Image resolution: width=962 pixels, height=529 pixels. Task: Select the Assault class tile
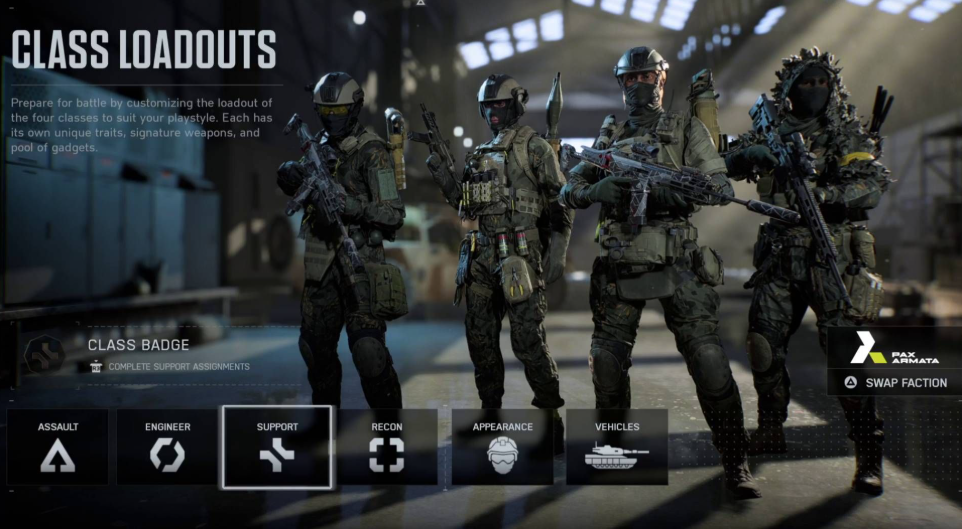click(58, 446)
